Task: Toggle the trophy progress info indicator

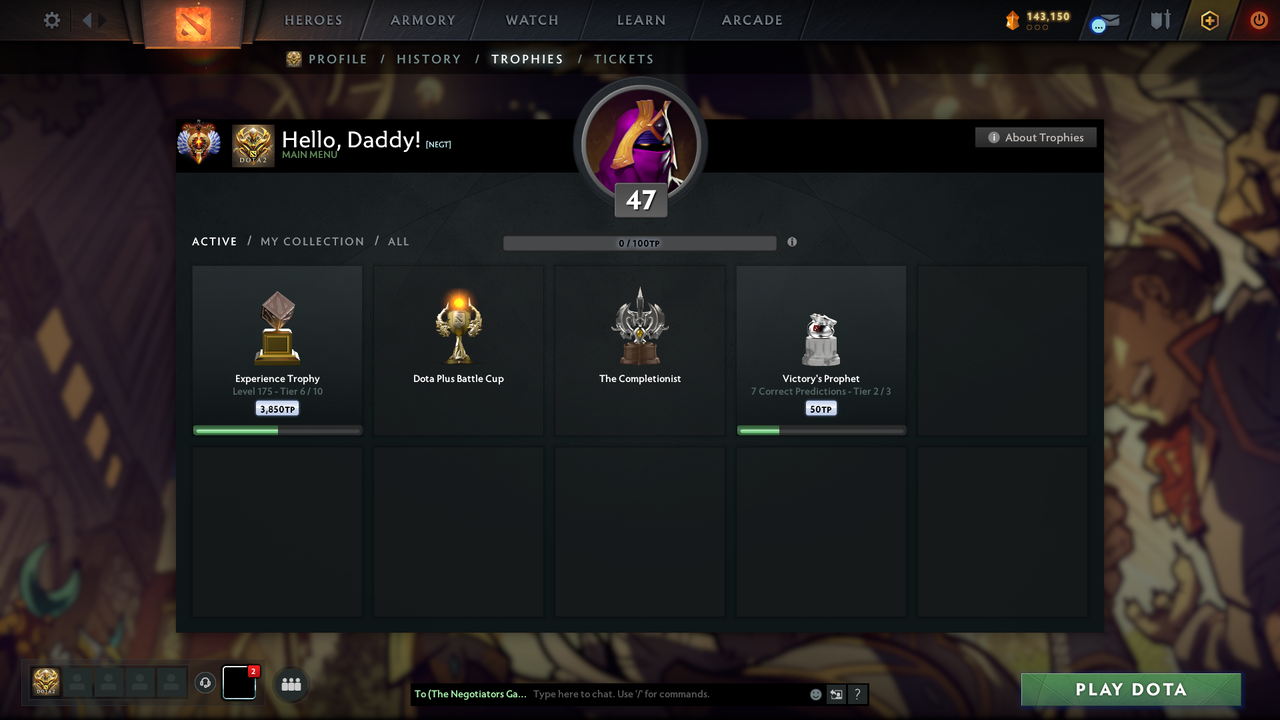Action: (x=791, y=242)
